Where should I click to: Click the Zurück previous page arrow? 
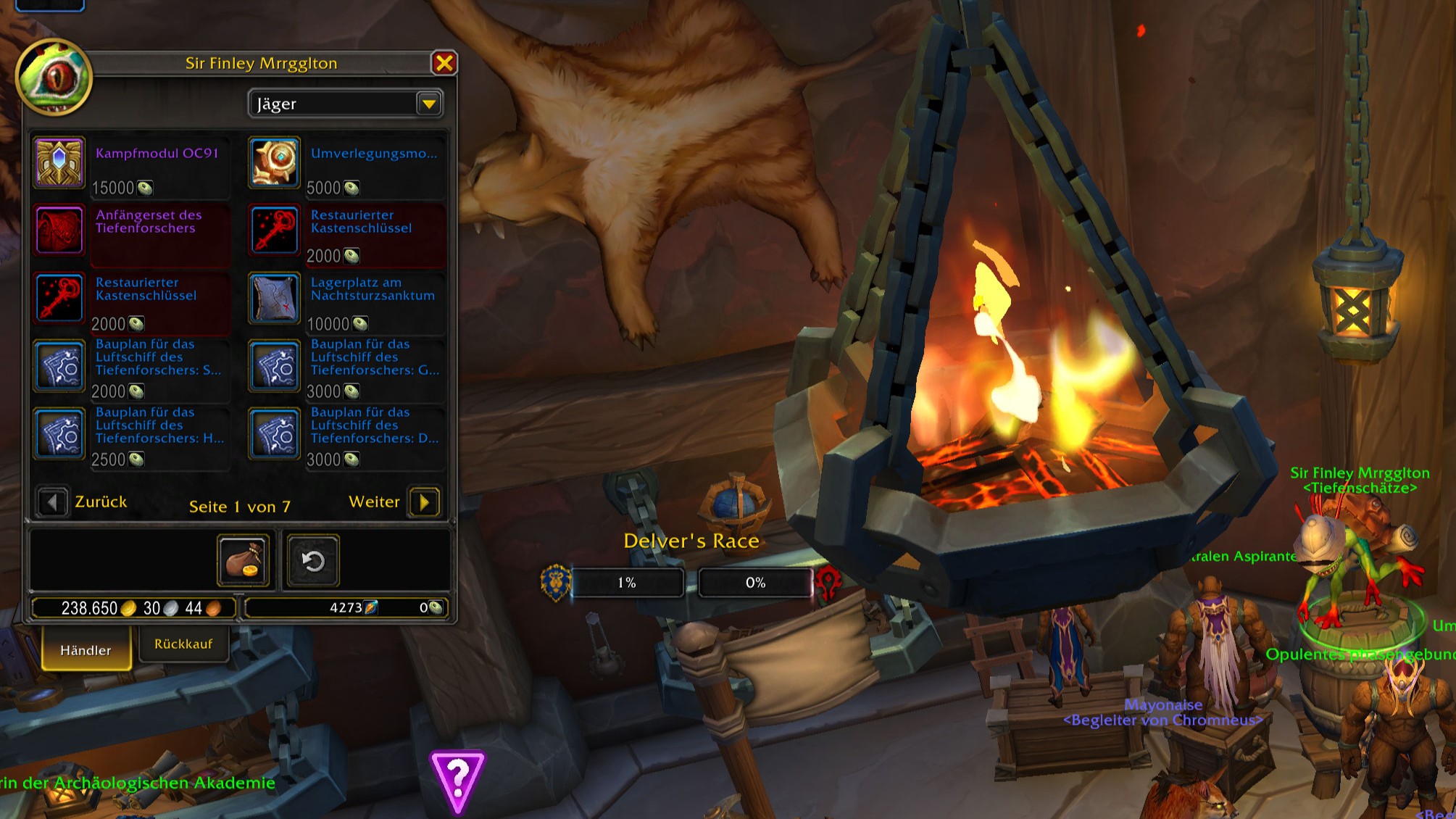pyautogui.click(x=51, y=502)
